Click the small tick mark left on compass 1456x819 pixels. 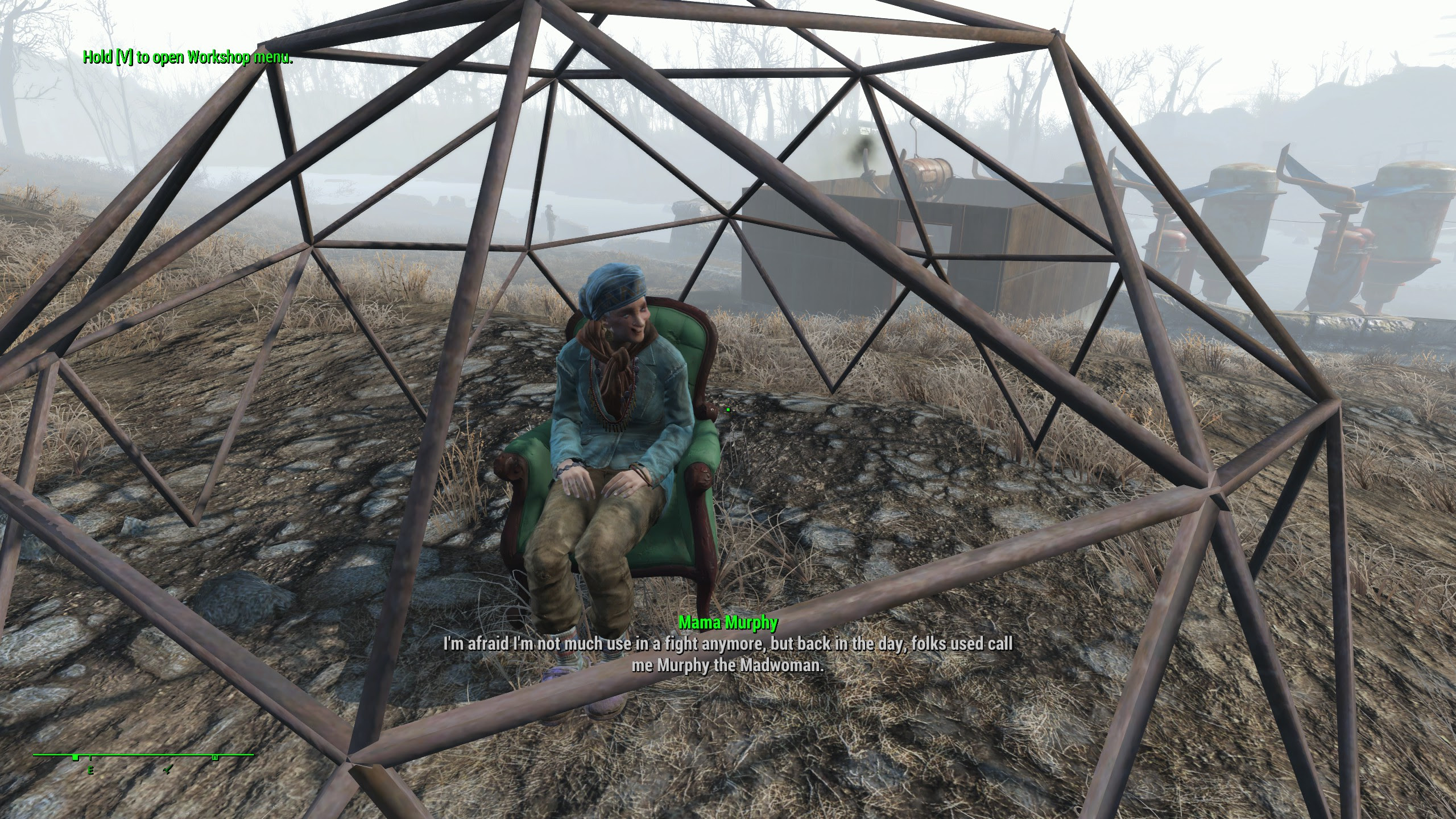(90, 758)
